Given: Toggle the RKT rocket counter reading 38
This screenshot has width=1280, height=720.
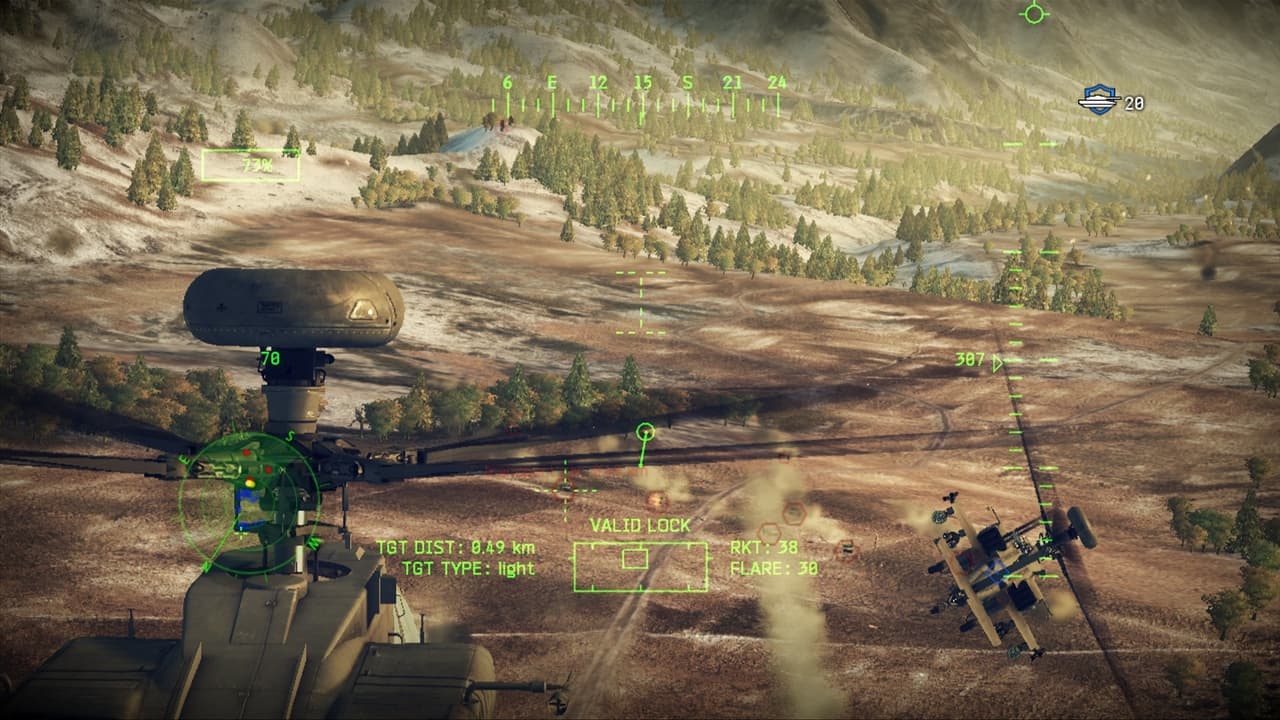Looking at the screenshot, I should [765, 549].
